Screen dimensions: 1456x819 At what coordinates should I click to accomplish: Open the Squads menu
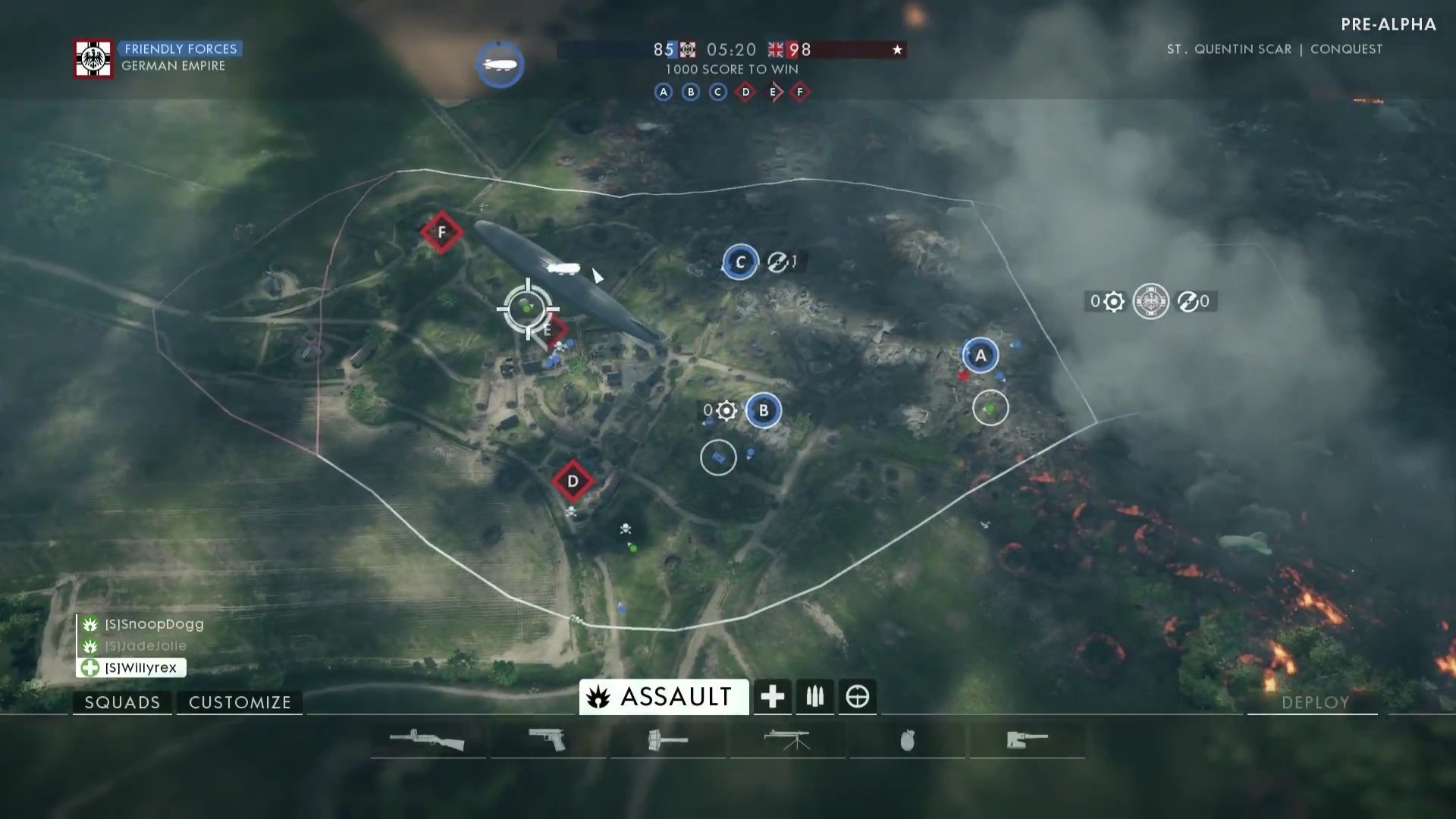(x=122, y=702)
